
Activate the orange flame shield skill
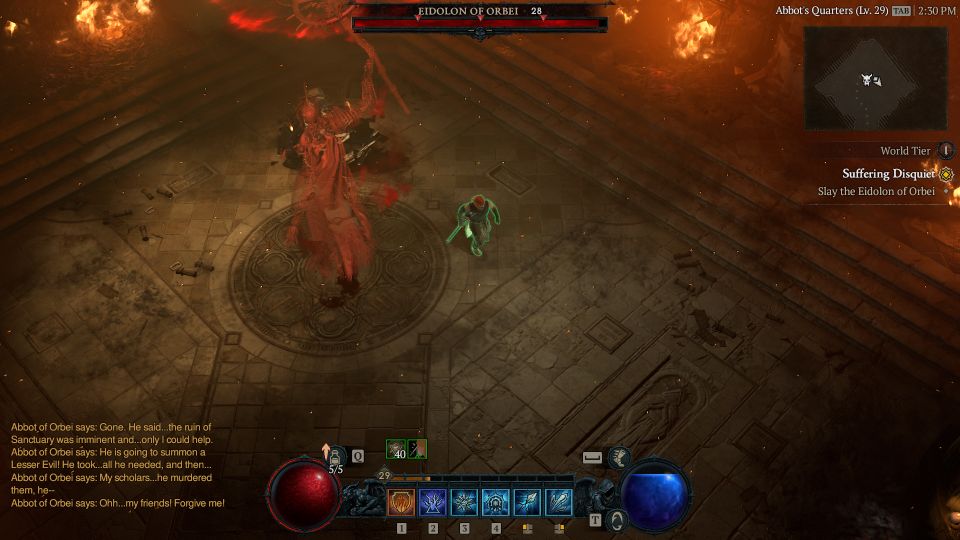click(402, 502)
